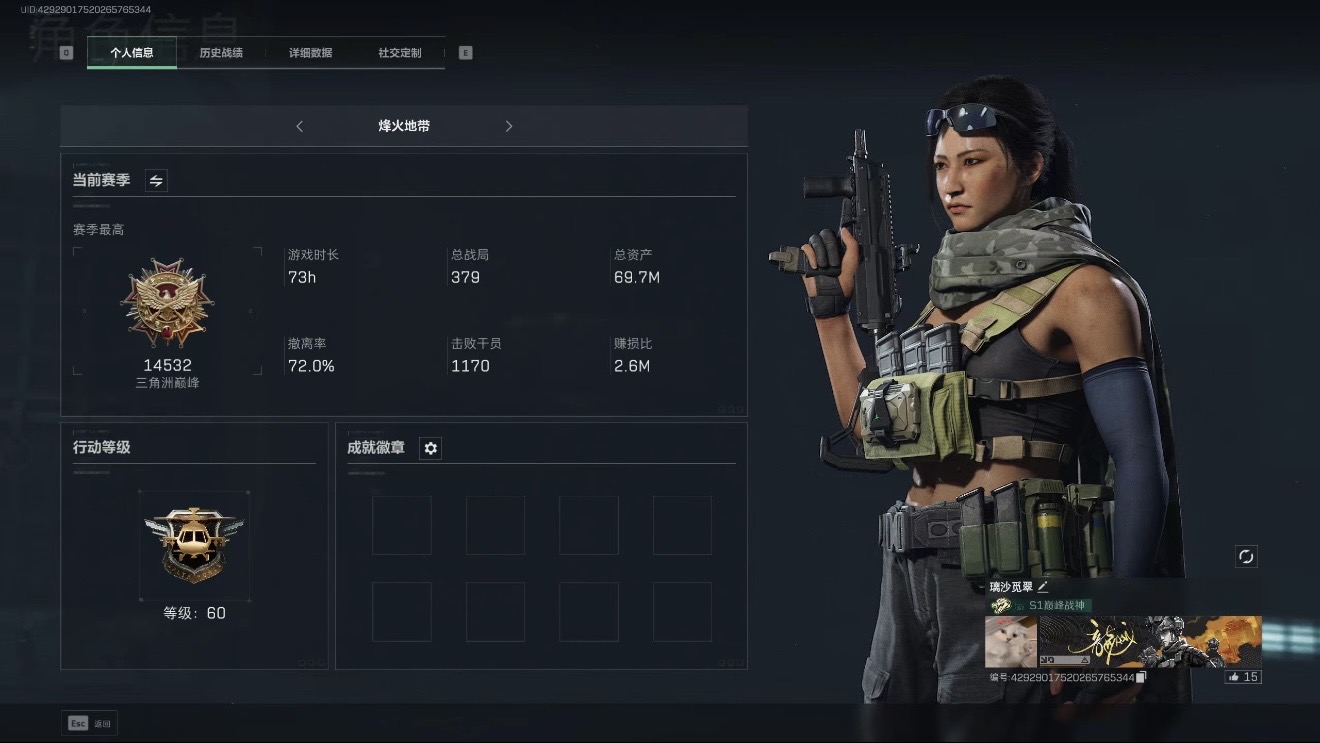1320x743 pixels.
Task: Click the cat avatar thumbnail
Action: click(x=1010, y=641)
